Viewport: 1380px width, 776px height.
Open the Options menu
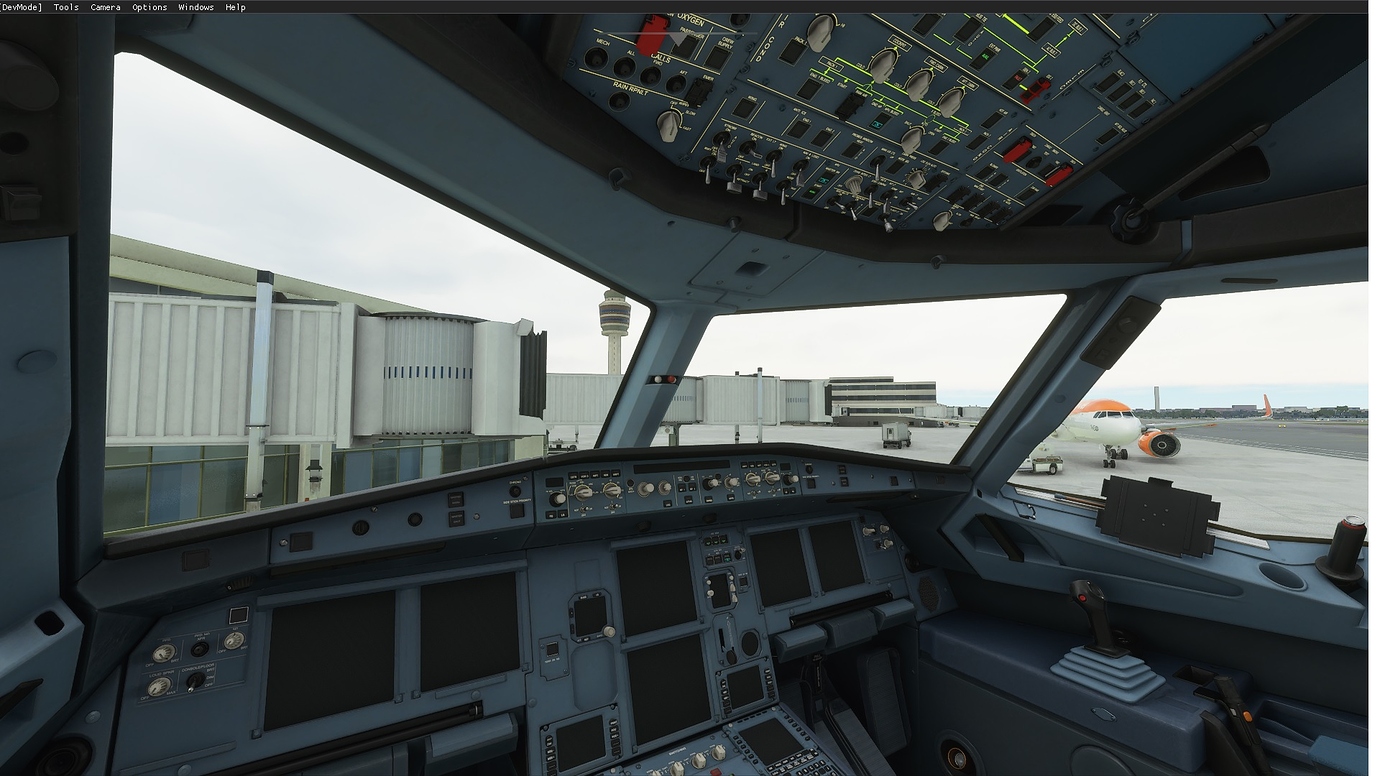150,7
